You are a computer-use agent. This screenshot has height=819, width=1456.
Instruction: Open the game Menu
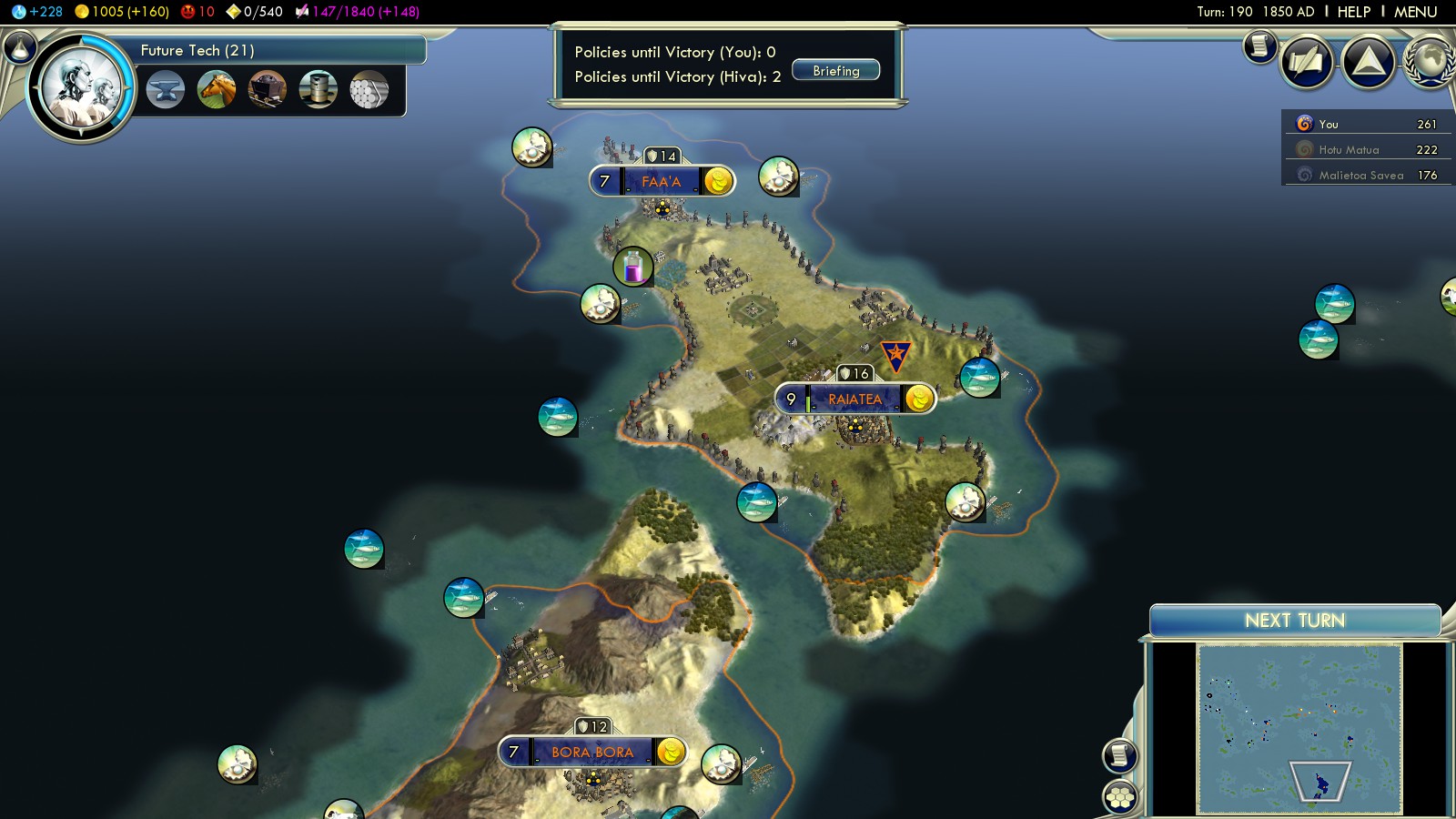pos(1415,12)
